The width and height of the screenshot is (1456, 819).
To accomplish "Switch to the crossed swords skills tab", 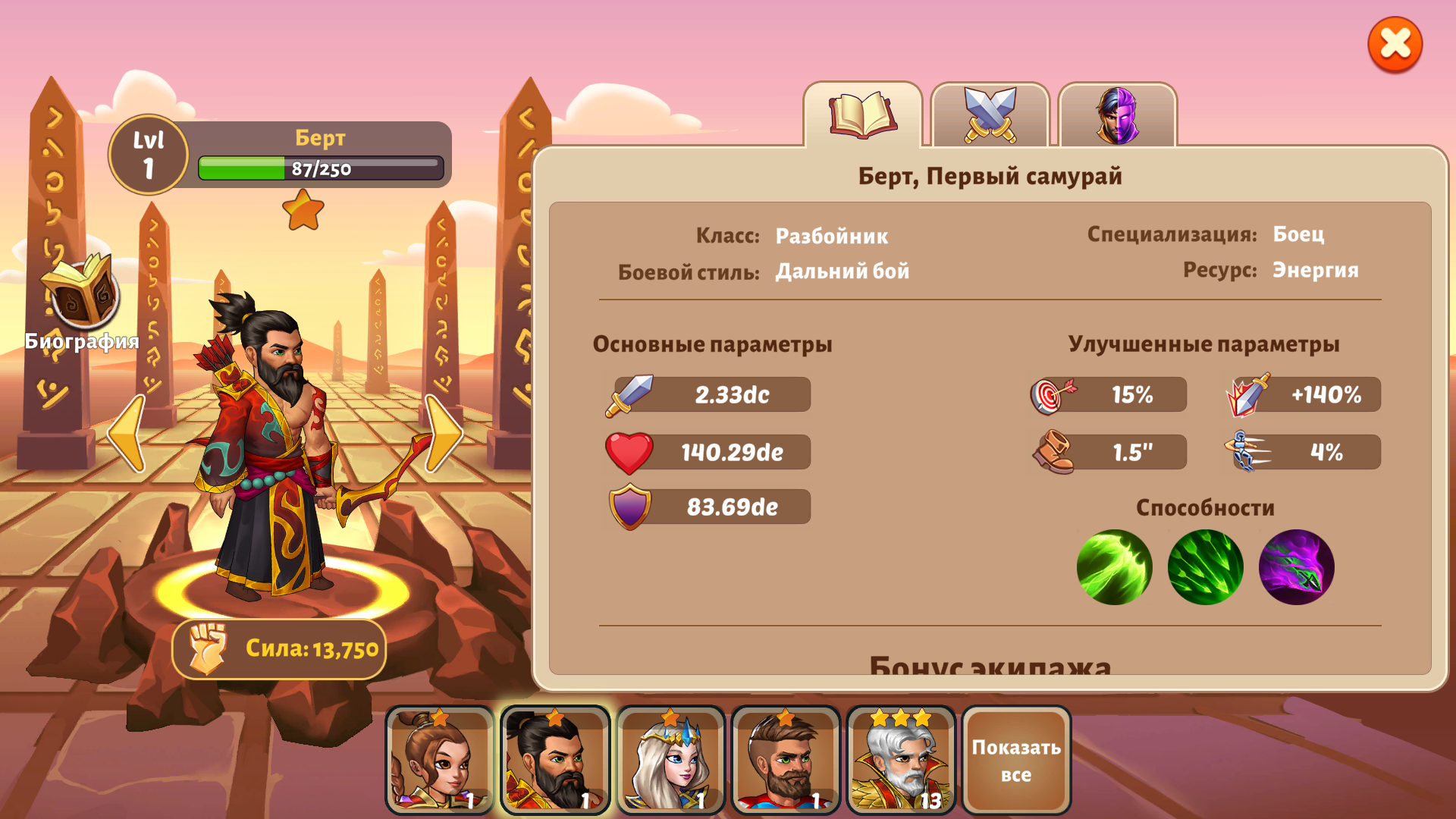I will click(x=991, y=115).
